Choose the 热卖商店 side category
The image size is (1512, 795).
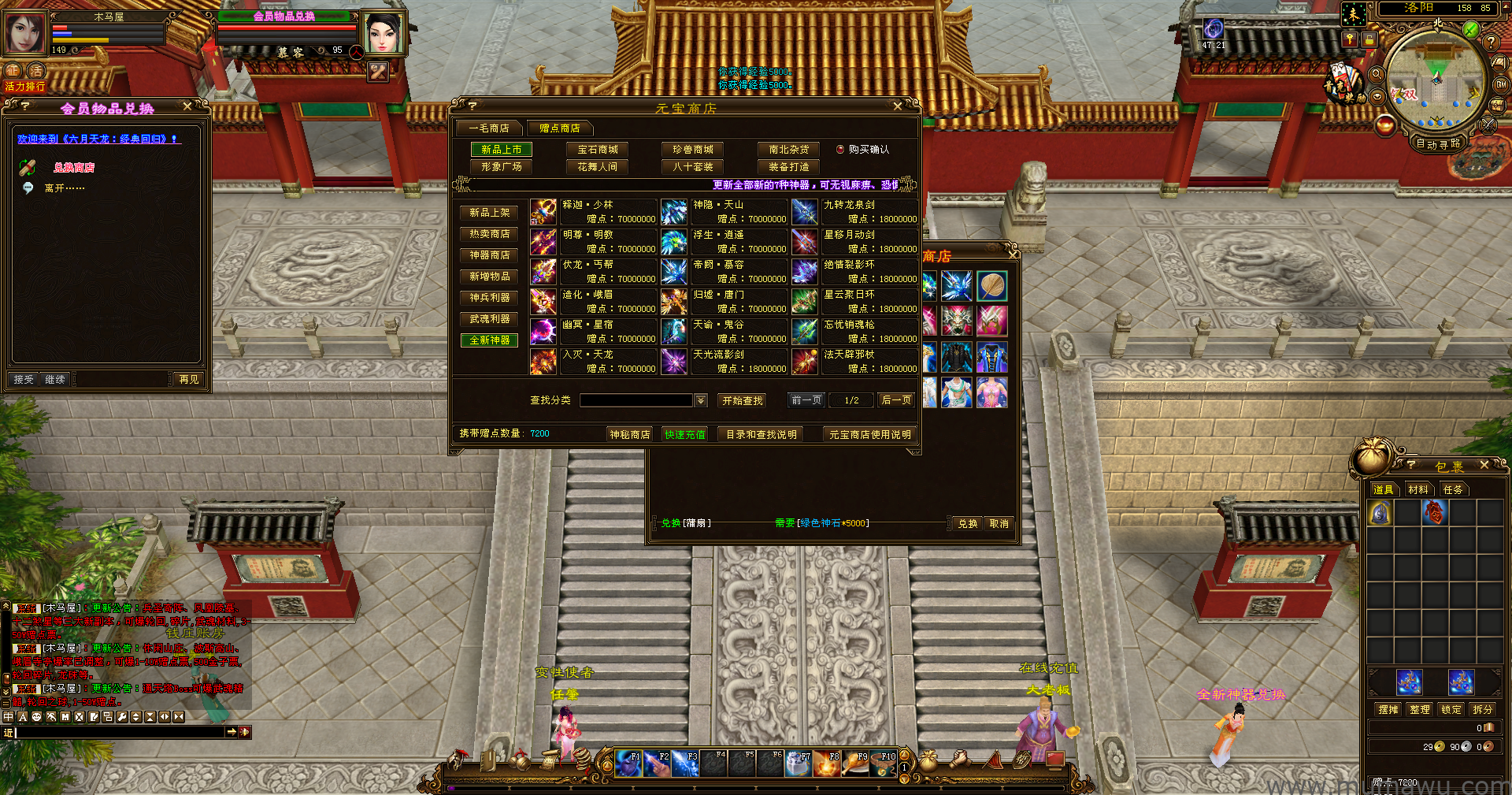tap(489, 234)
